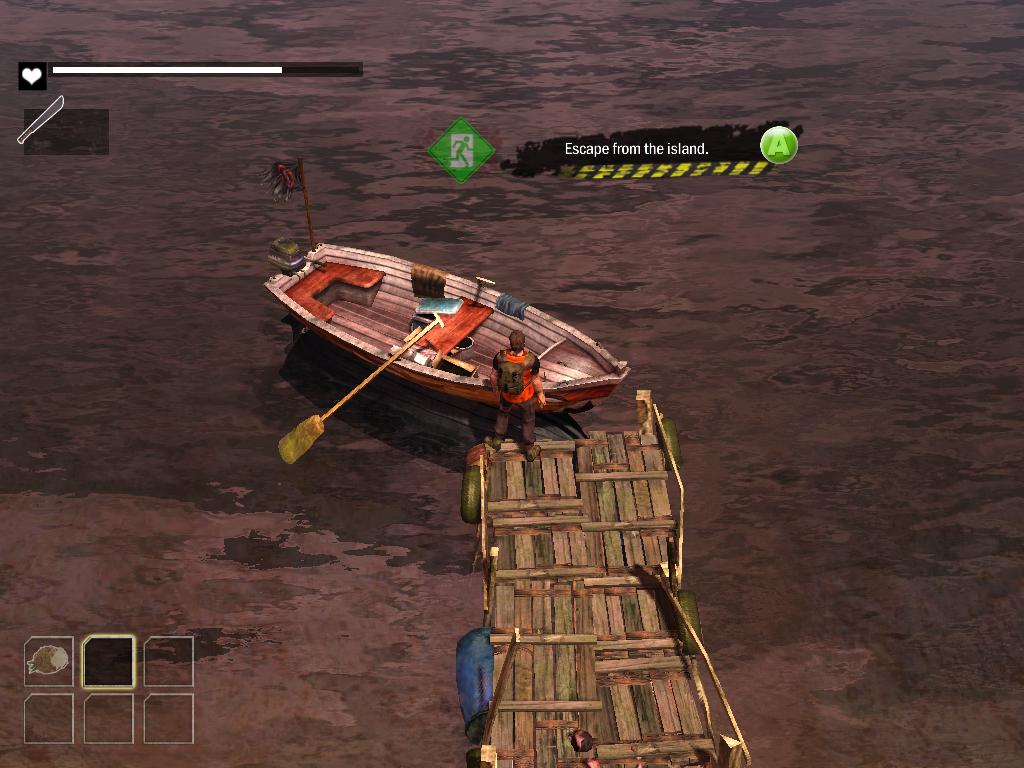Select the "Escape from the island." objective text
This screenshot has width=1024, height=768.
[636, 149]
